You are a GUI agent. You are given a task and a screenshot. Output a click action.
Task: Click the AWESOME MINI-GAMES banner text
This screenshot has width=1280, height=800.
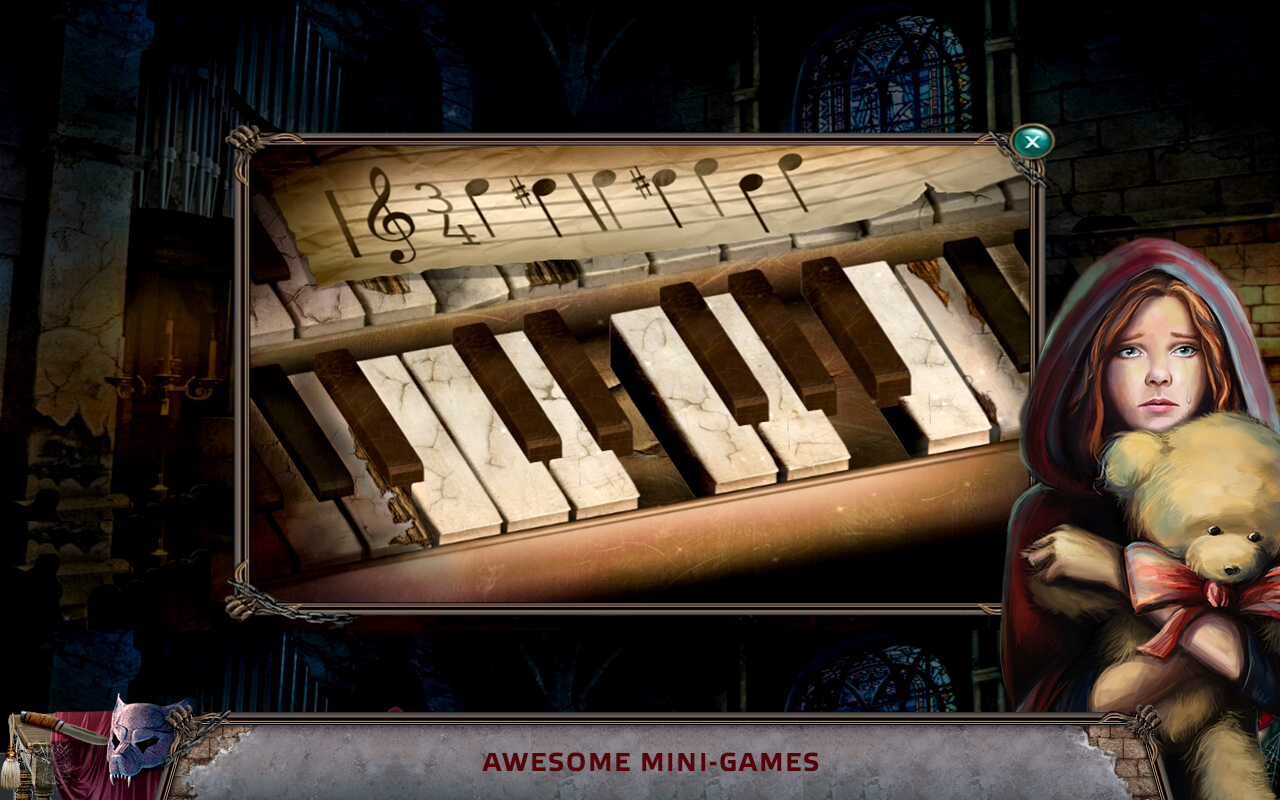tap(648, 762)
